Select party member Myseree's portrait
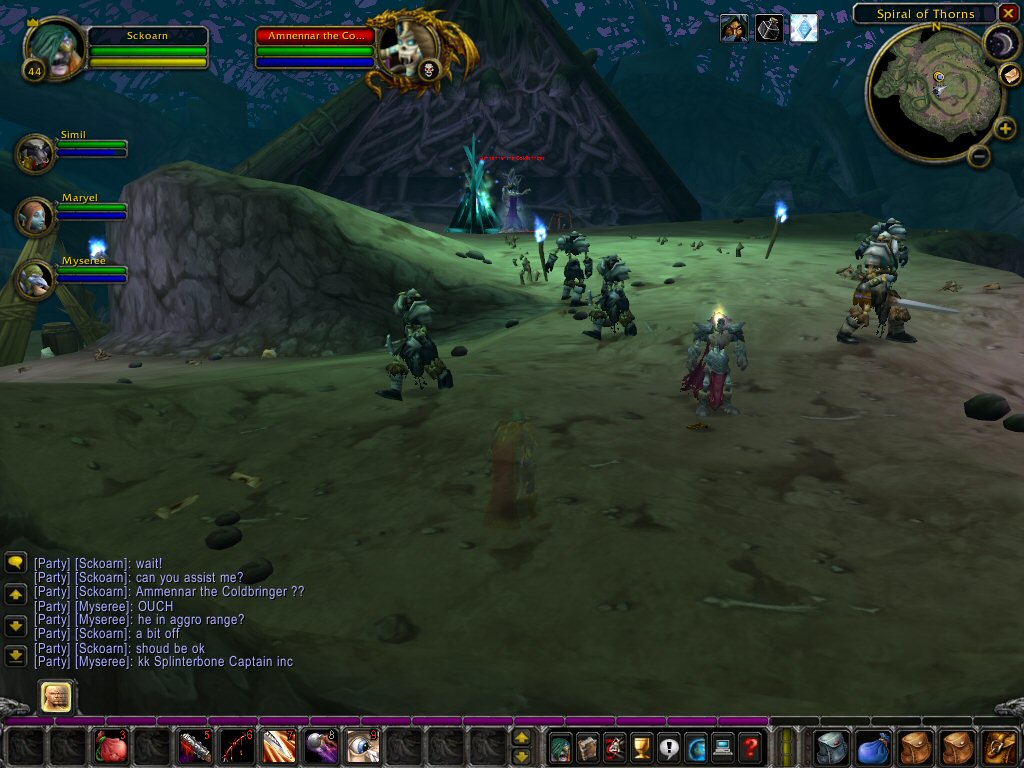This screenshot has width=1024, height=768. point(36,279)
